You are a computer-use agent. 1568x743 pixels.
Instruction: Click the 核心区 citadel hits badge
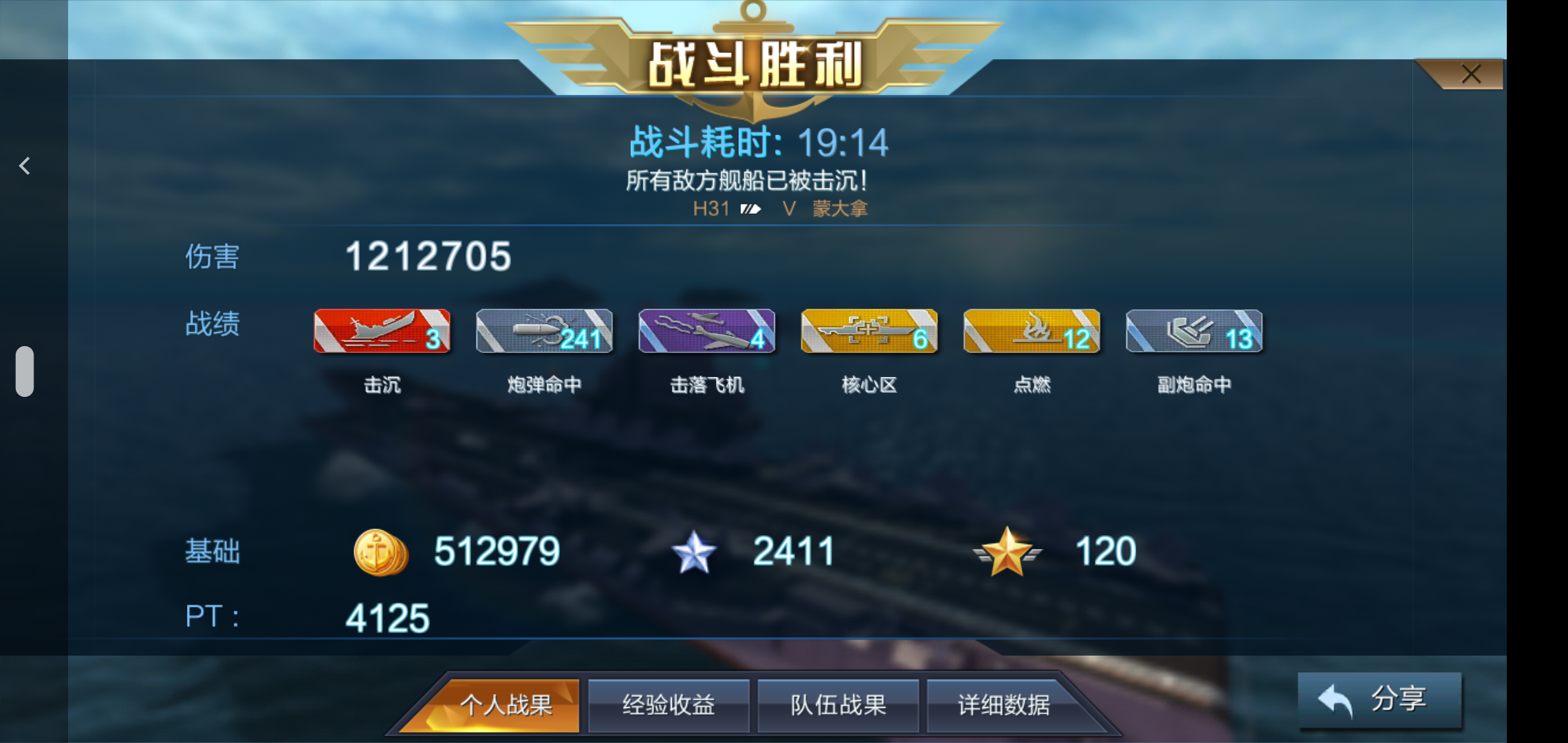(869, 332)
